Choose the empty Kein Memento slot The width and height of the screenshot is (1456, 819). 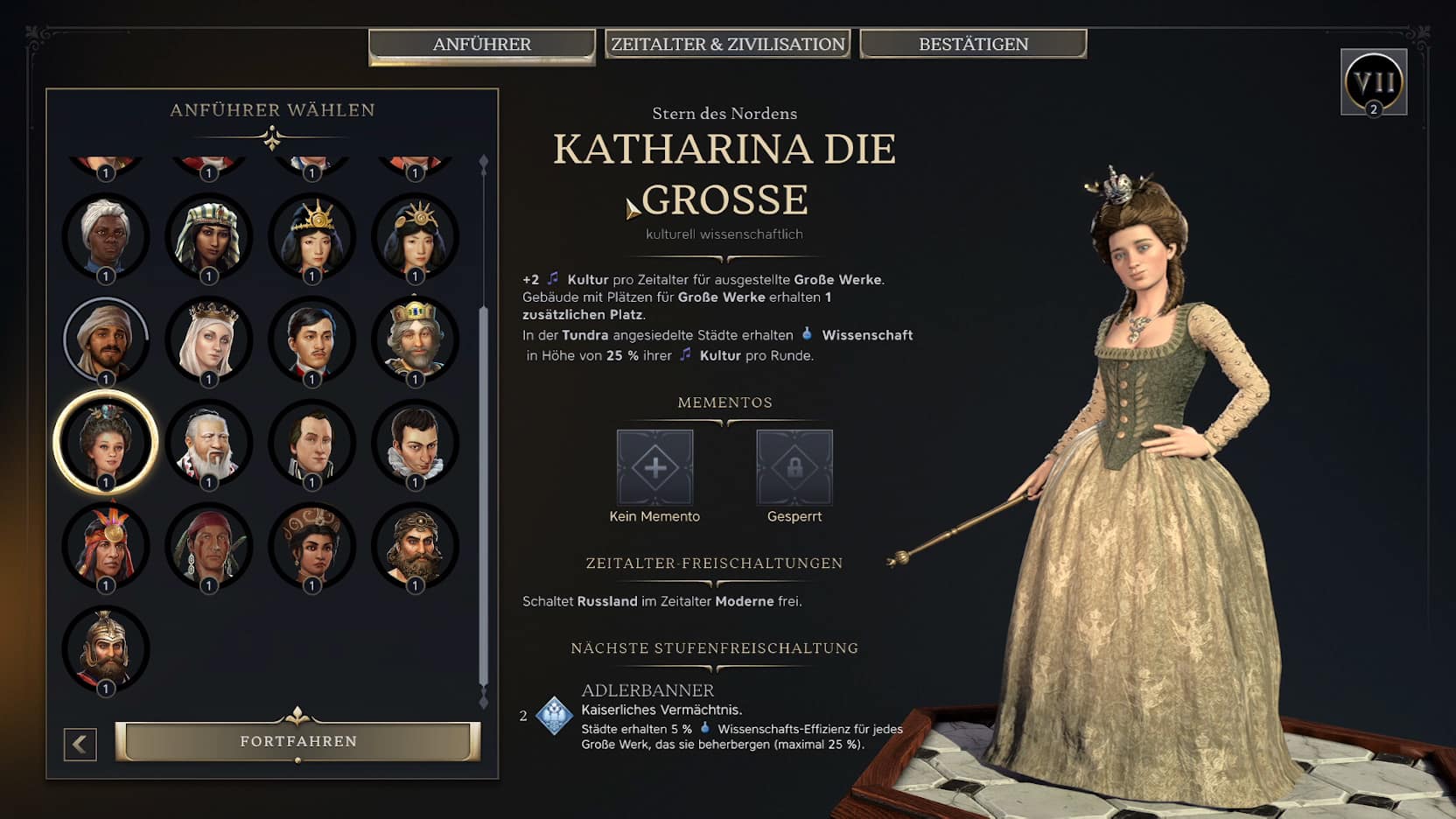tap(654, 467)
